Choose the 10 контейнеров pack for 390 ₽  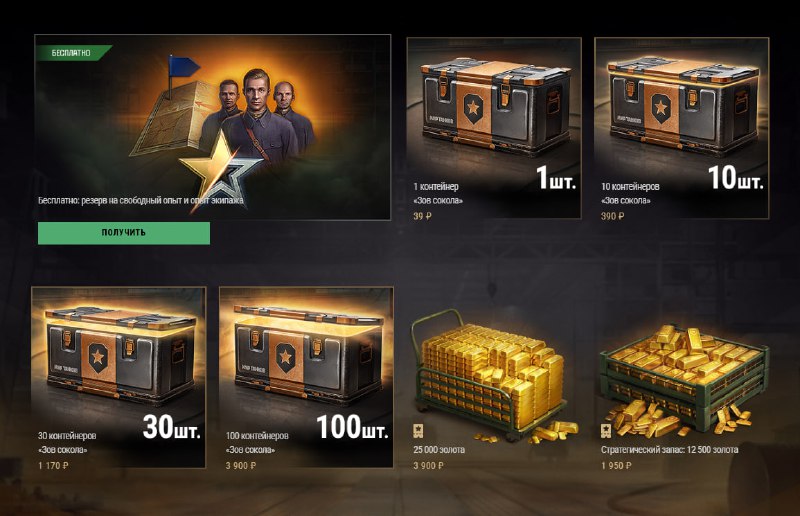point(681,127)
